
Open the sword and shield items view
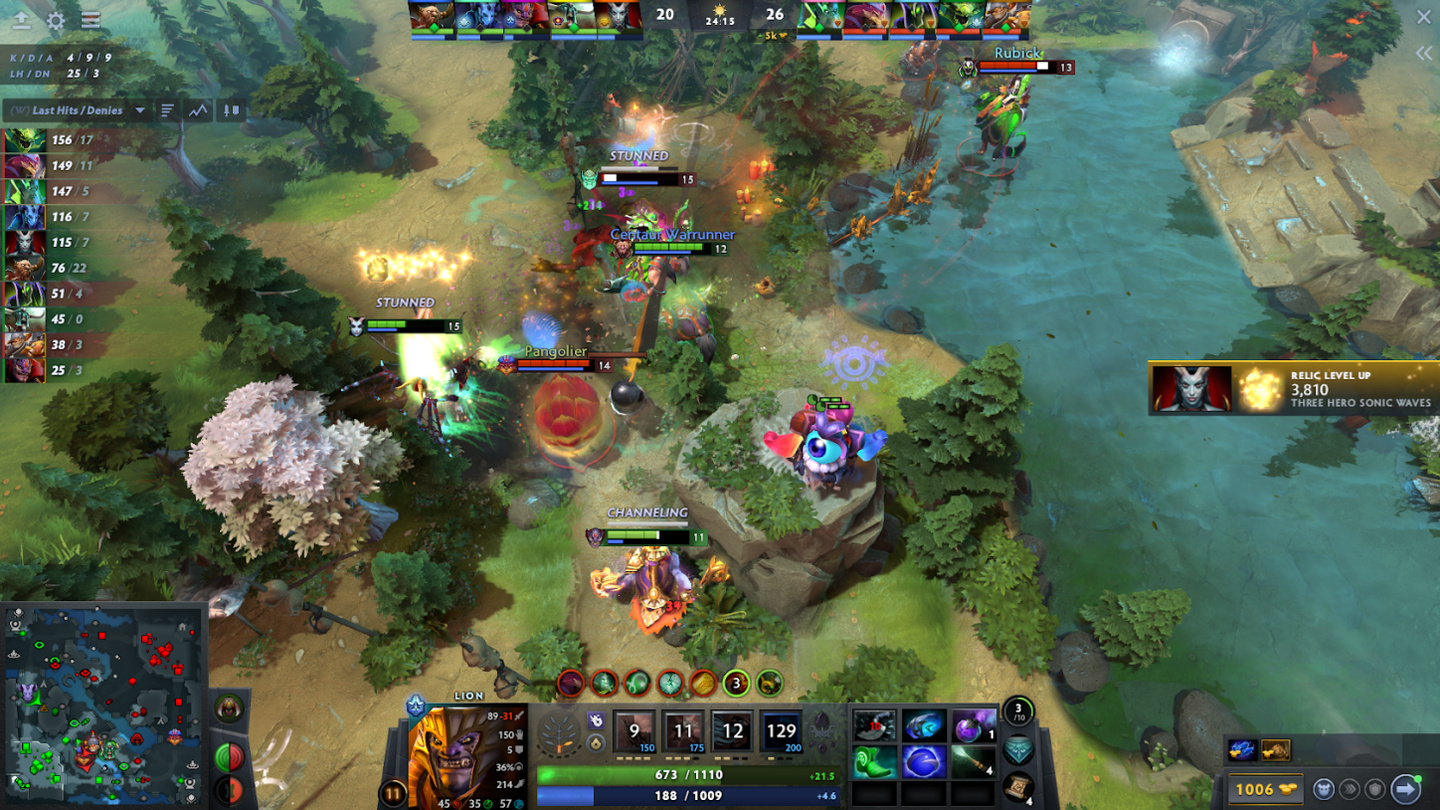pos(231,110)
